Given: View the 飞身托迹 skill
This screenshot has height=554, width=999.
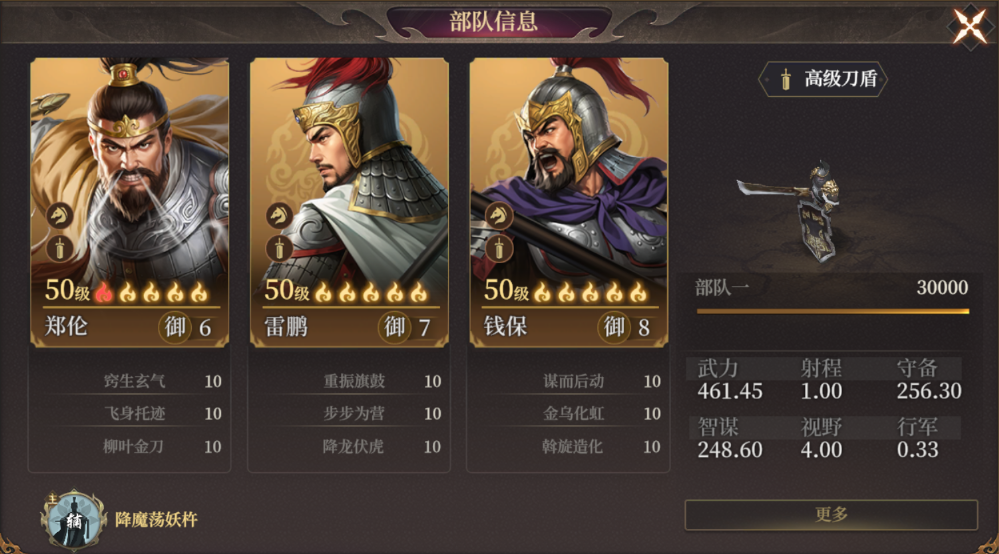Looking at the screenshot, I should point(136,413).
